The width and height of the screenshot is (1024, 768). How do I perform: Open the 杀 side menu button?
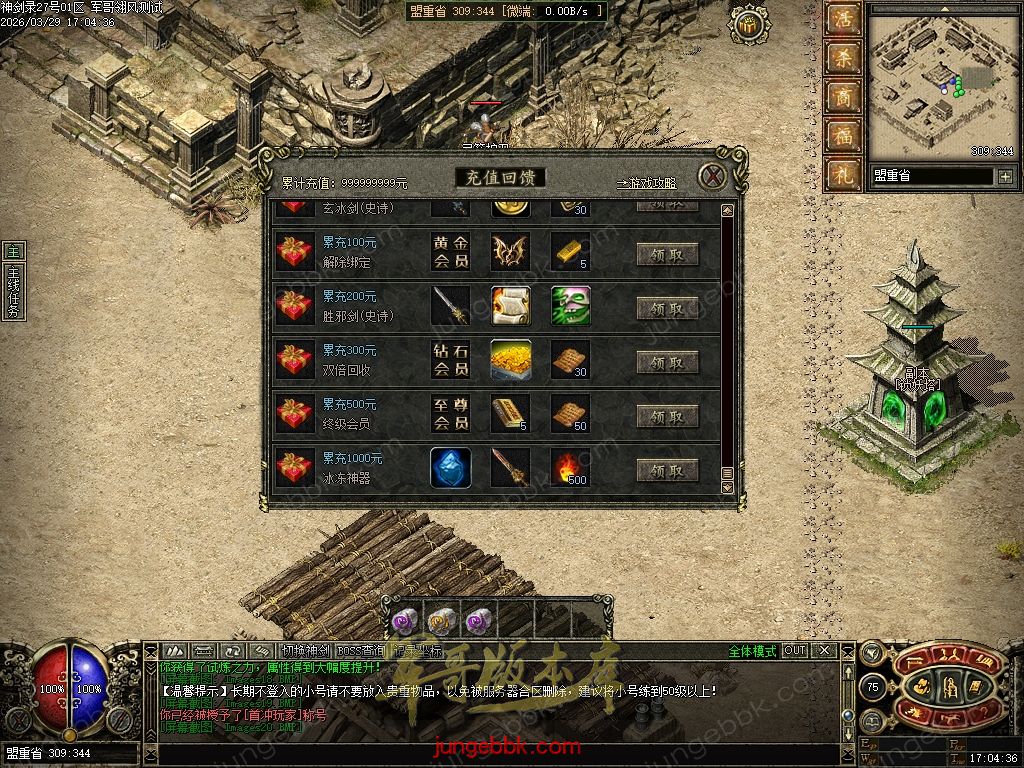coord(842,60)
